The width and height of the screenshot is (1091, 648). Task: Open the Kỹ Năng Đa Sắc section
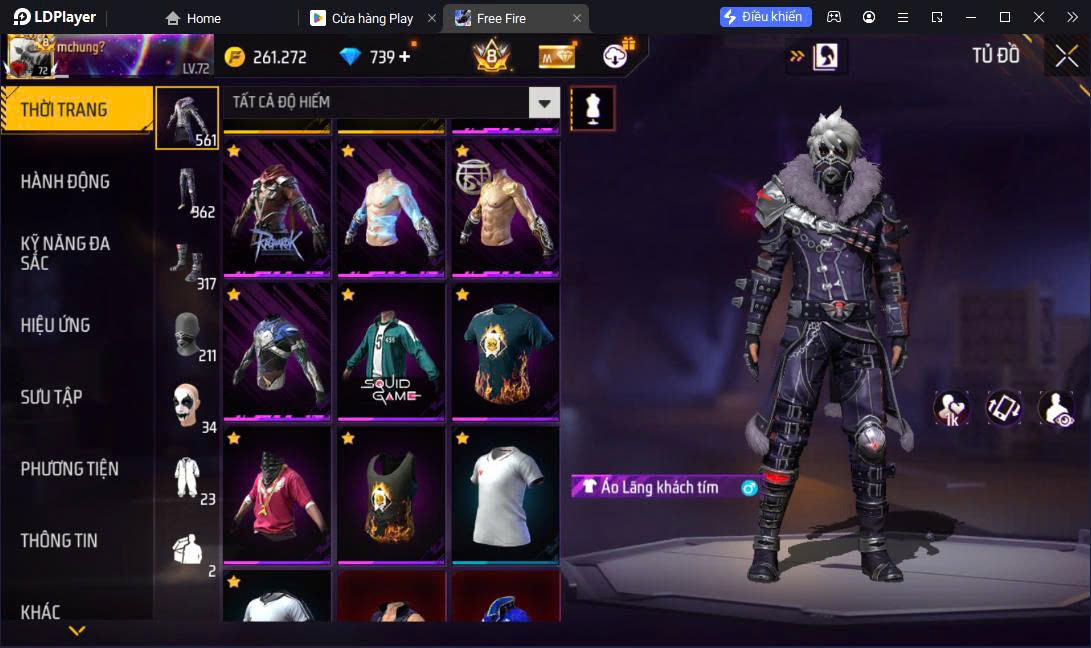(66, 253)
